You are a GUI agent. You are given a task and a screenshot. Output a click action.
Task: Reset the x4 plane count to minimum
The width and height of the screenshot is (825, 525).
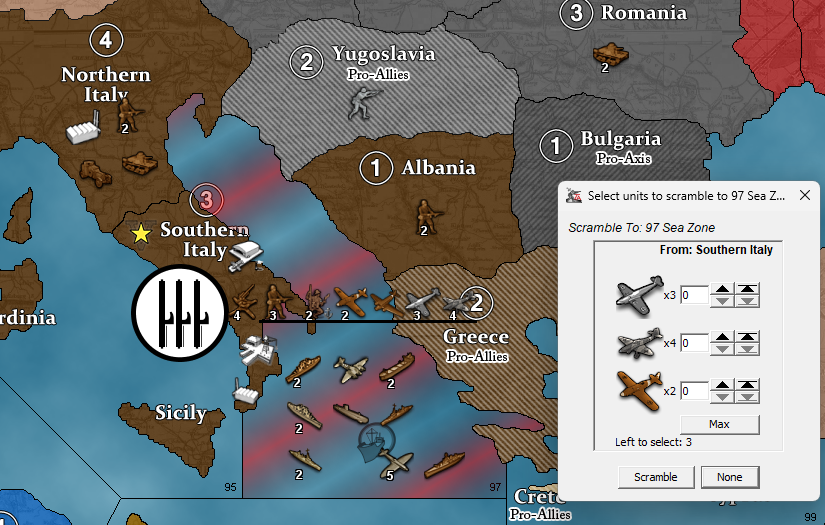[x=748, y=349]
